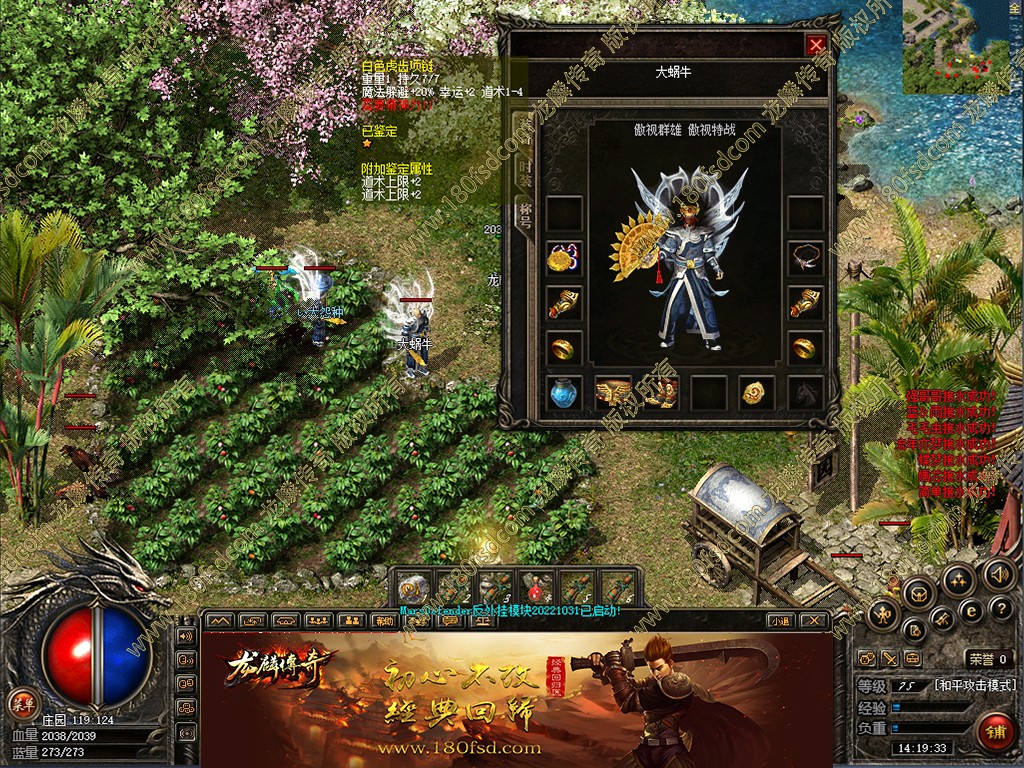This screenshot has height=768, width=1024.
Task: Use the red potion in hotbar
Action: pyautogui.click(x=536, y=588)
